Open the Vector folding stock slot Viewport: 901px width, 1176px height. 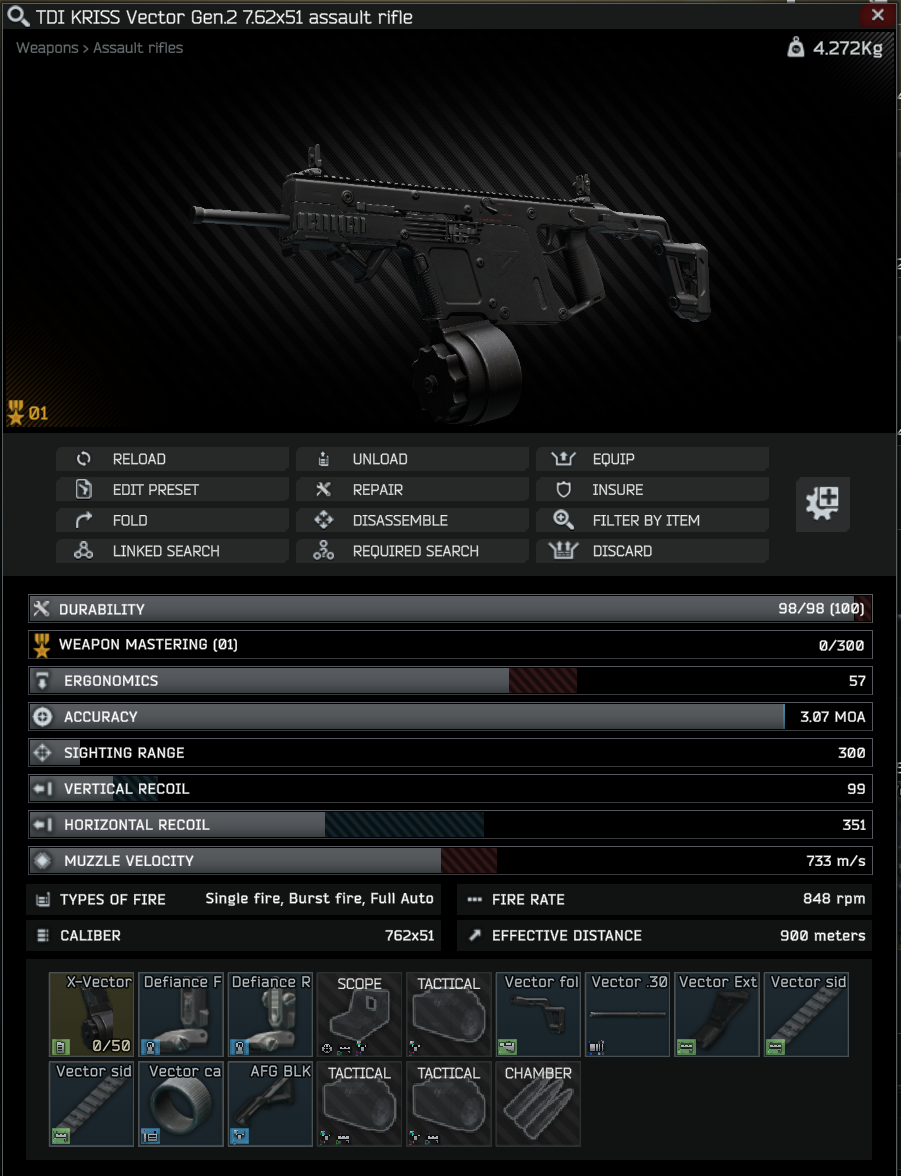tap(539, 1015)
